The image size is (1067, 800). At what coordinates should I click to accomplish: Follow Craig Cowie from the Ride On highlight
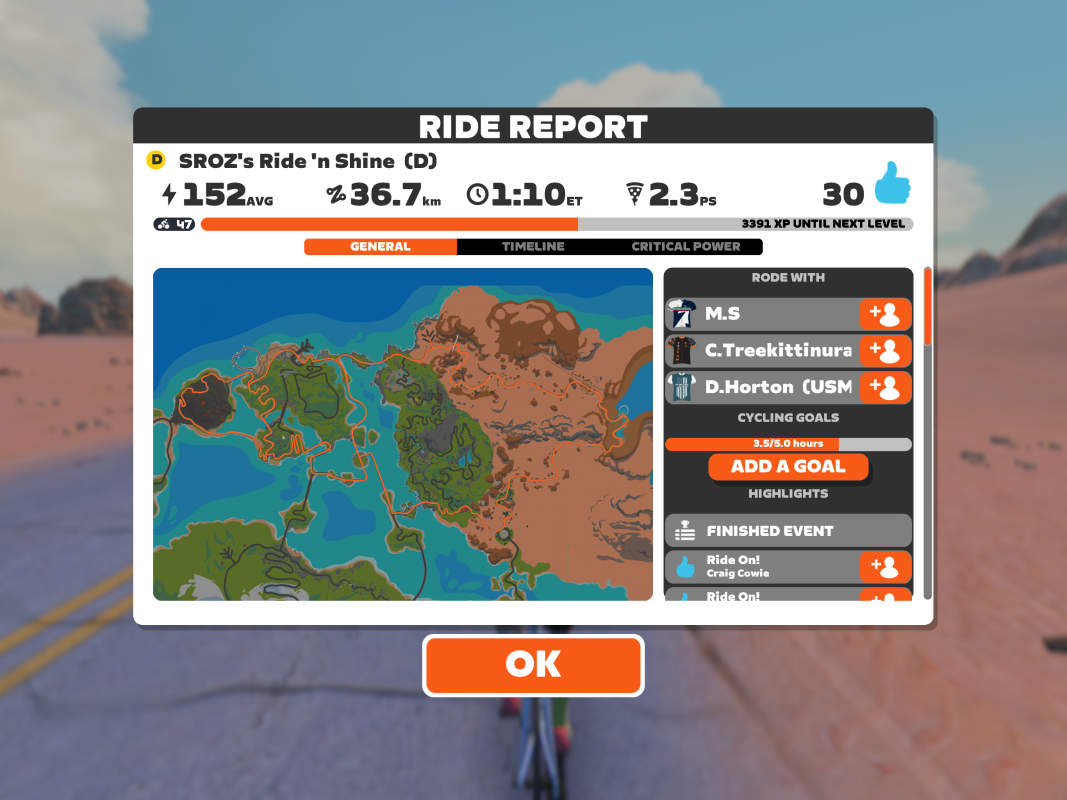tap(885, 567)
